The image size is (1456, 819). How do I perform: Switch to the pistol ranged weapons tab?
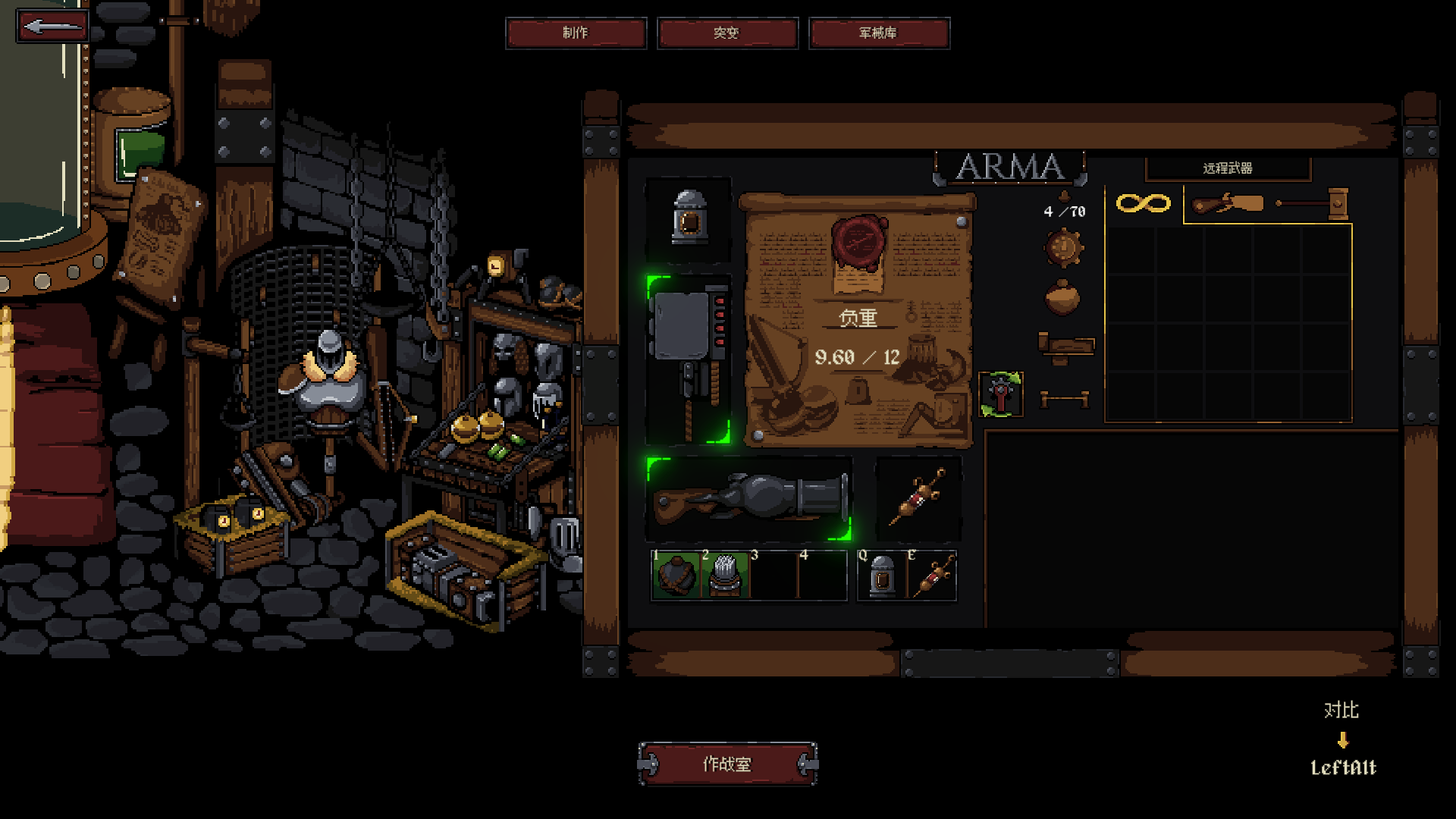pos(1227,205)
